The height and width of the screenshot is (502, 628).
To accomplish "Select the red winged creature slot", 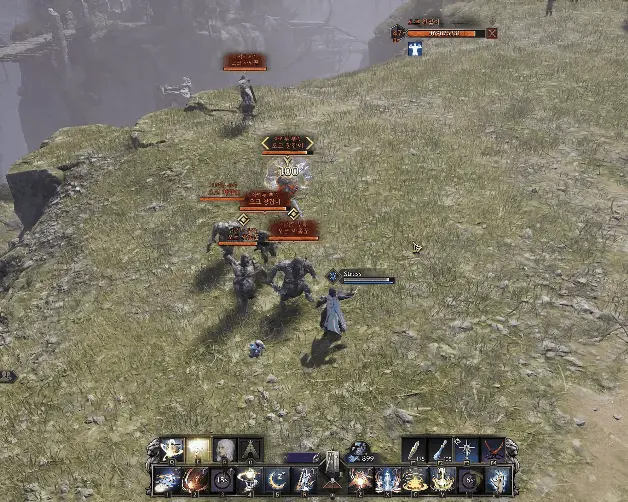I will click(x=493, y=450).
